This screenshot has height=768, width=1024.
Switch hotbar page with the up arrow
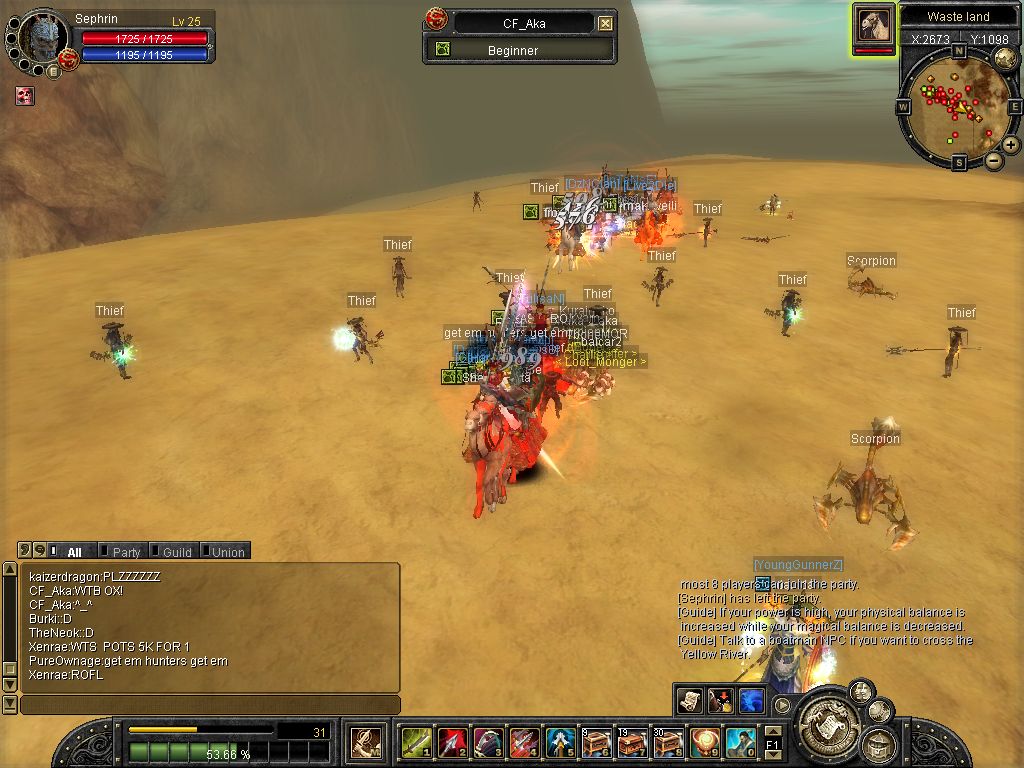(772, 733)
